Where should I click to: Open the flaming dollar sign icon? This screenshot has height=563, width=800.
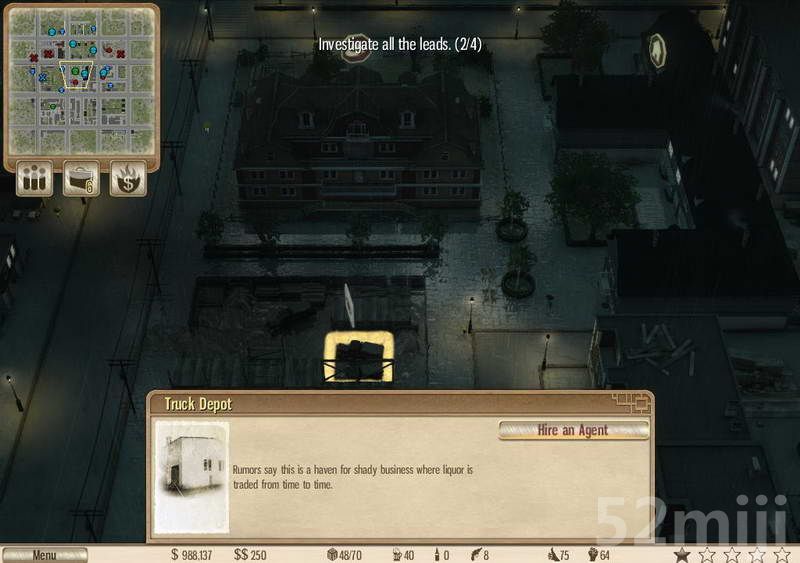[x=128, y=180]
